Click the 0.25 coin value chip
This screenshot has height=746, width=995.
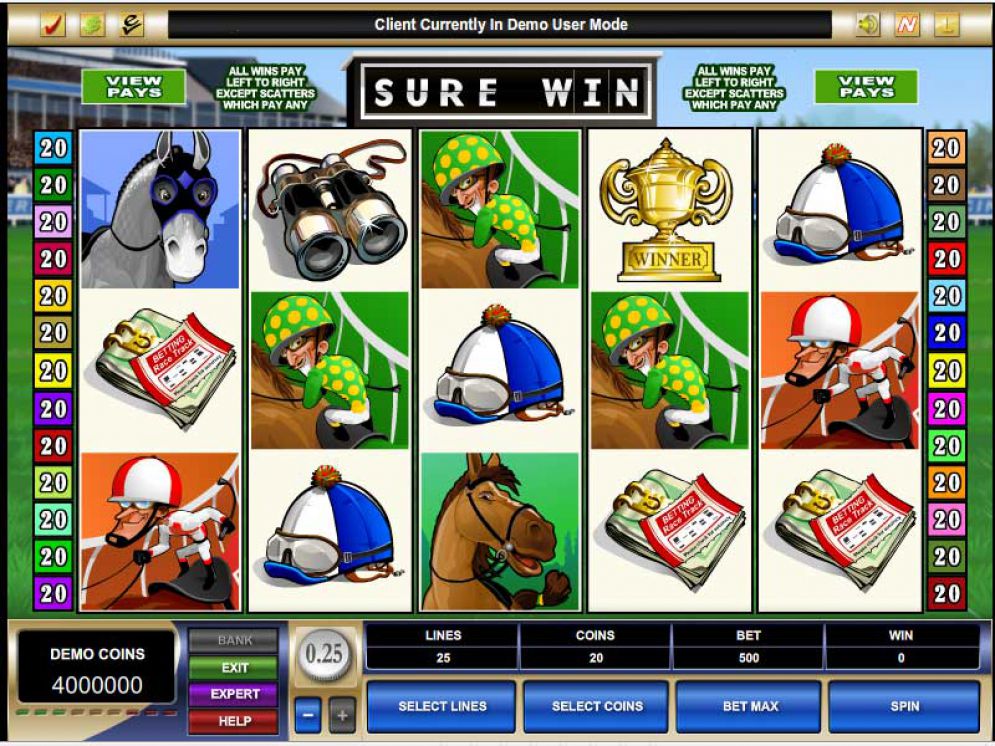coord(325,655)
